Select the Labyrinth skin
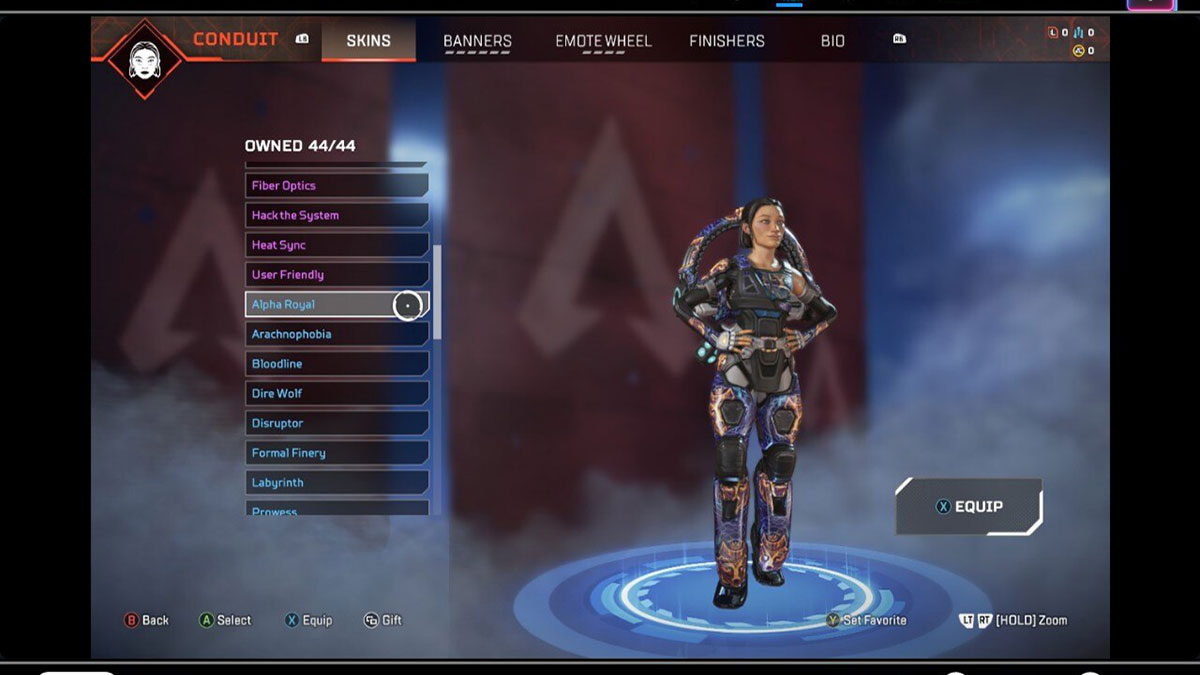1200x675 pixels. point(336,483)
